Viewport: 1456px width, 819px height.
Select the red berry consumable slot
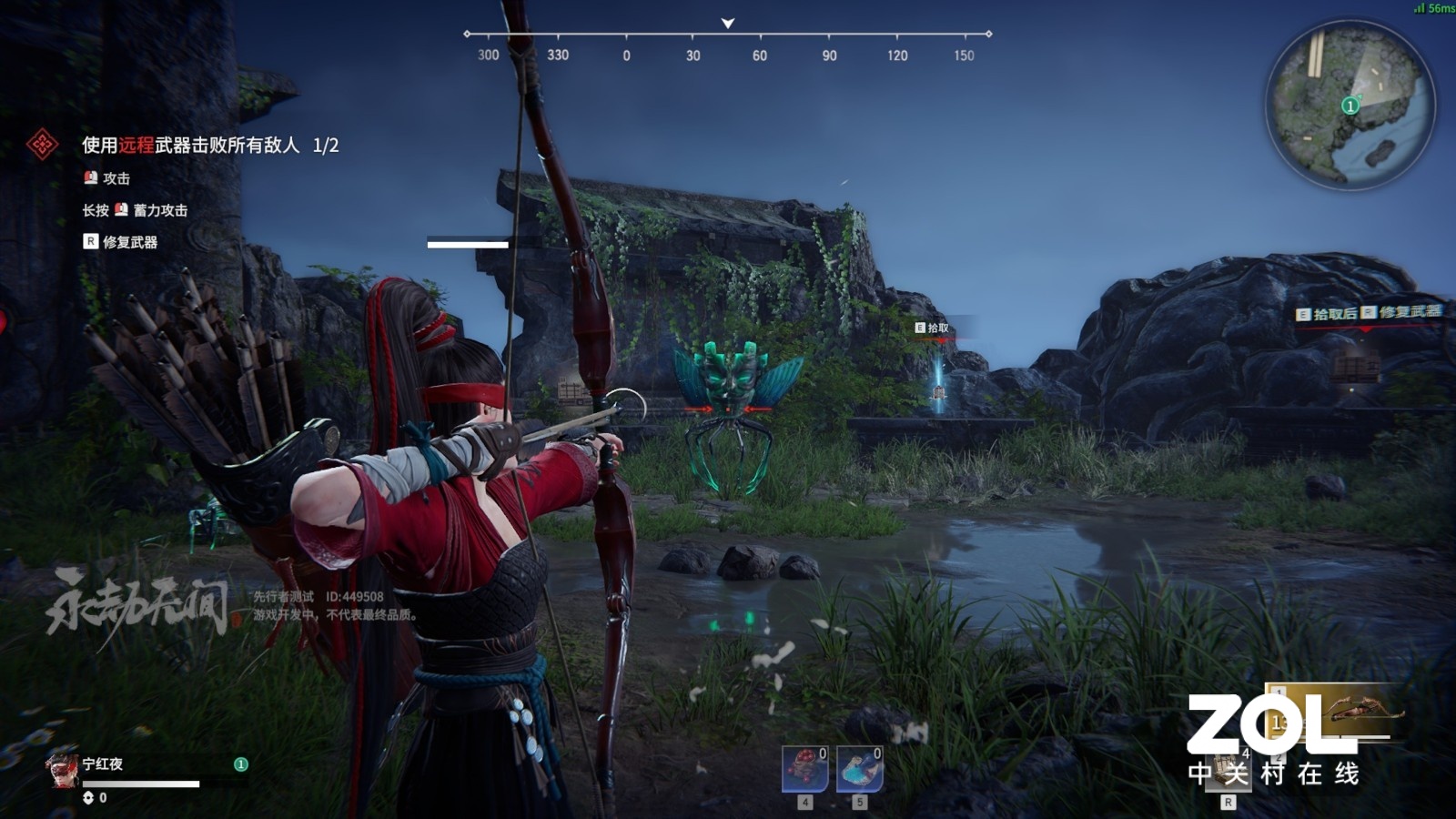[805, 769]
